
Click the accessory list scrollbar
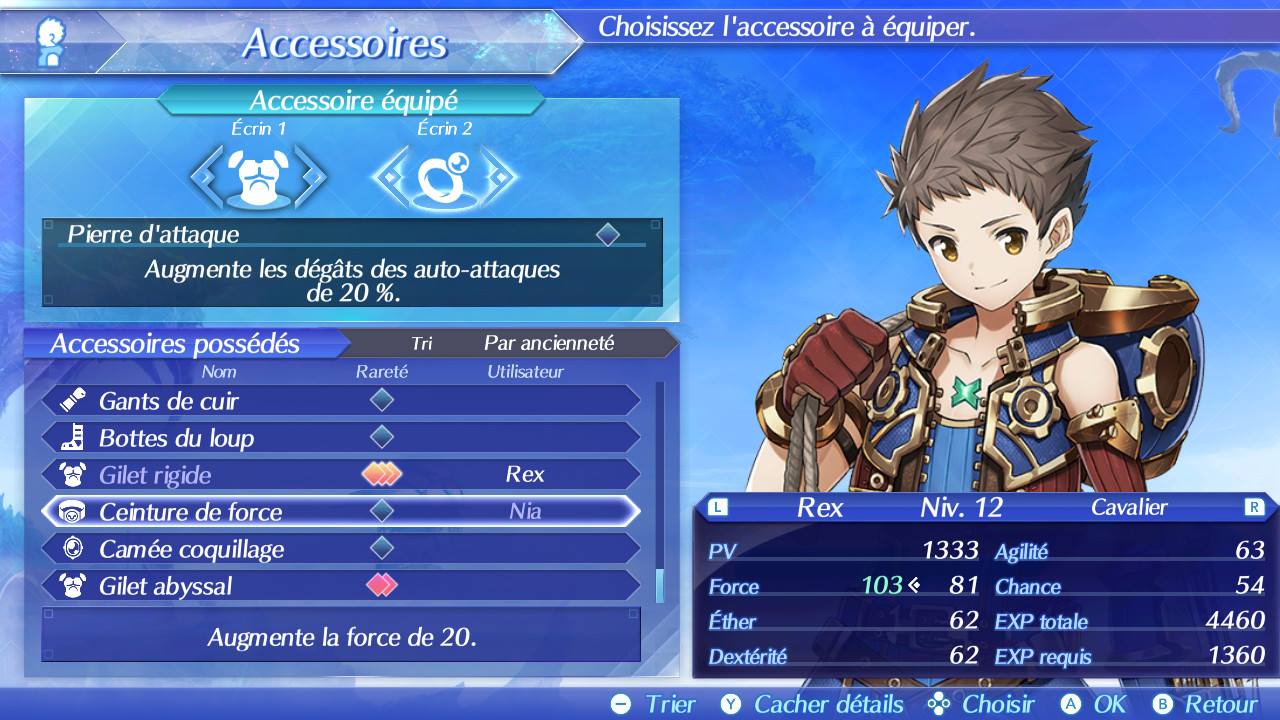(659, 490)
